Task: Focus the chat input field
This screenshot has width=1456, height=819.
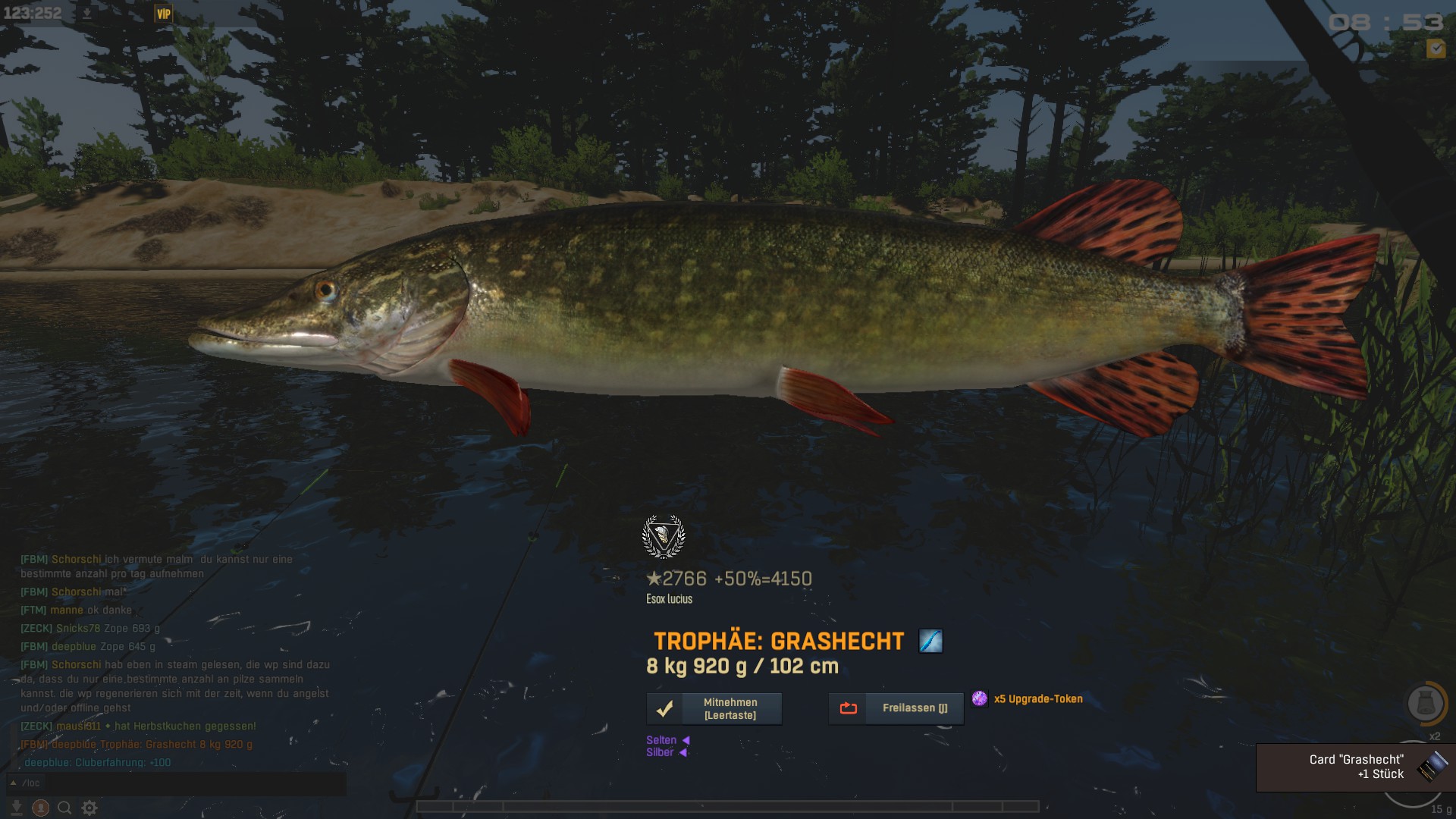Action: click(x=182, y=783)
